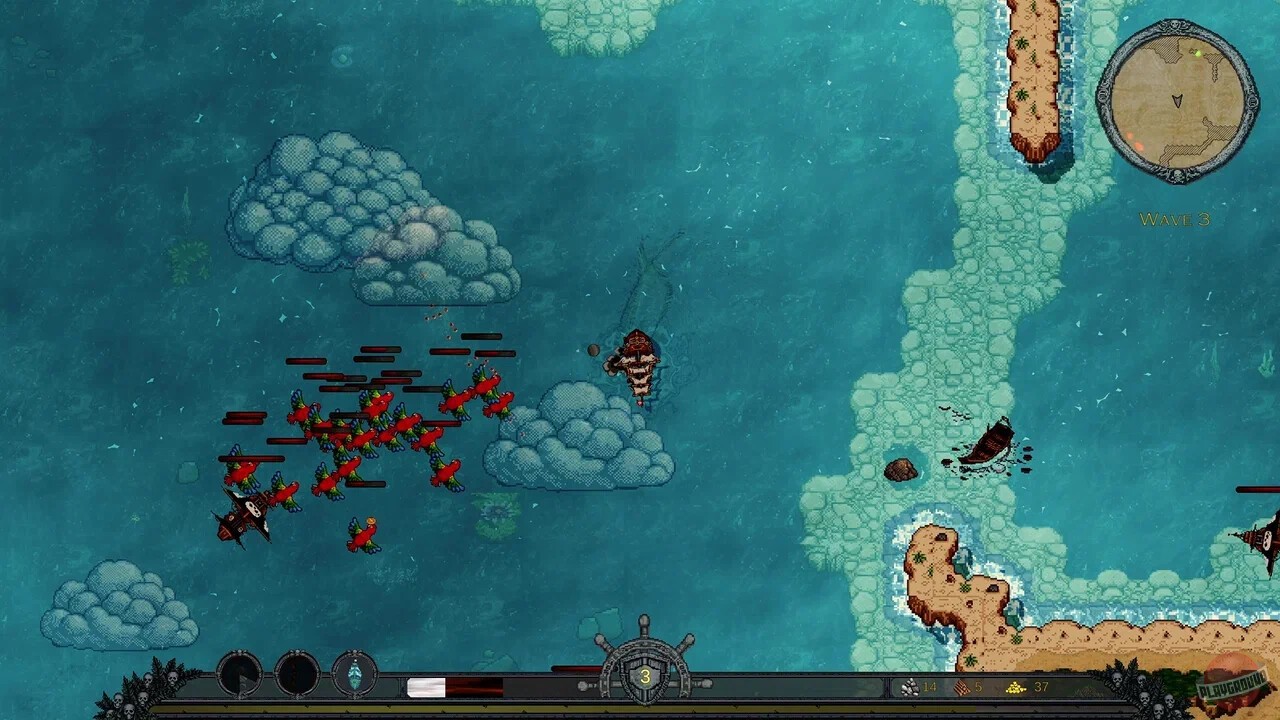Click the gold coins icon showing 37
Screen dimensions: 1280x720
click(1014, 687)
